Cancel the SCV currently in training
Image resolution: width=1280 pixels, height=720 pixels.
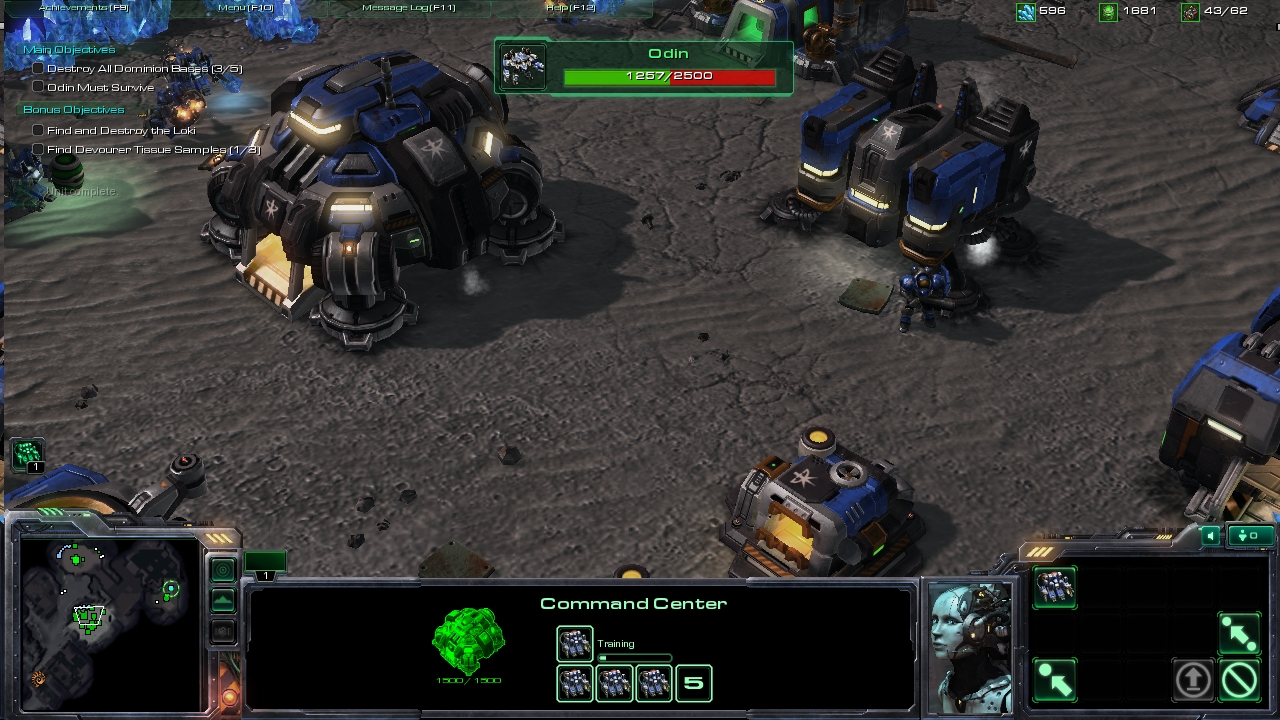click(x=575, y=644)
